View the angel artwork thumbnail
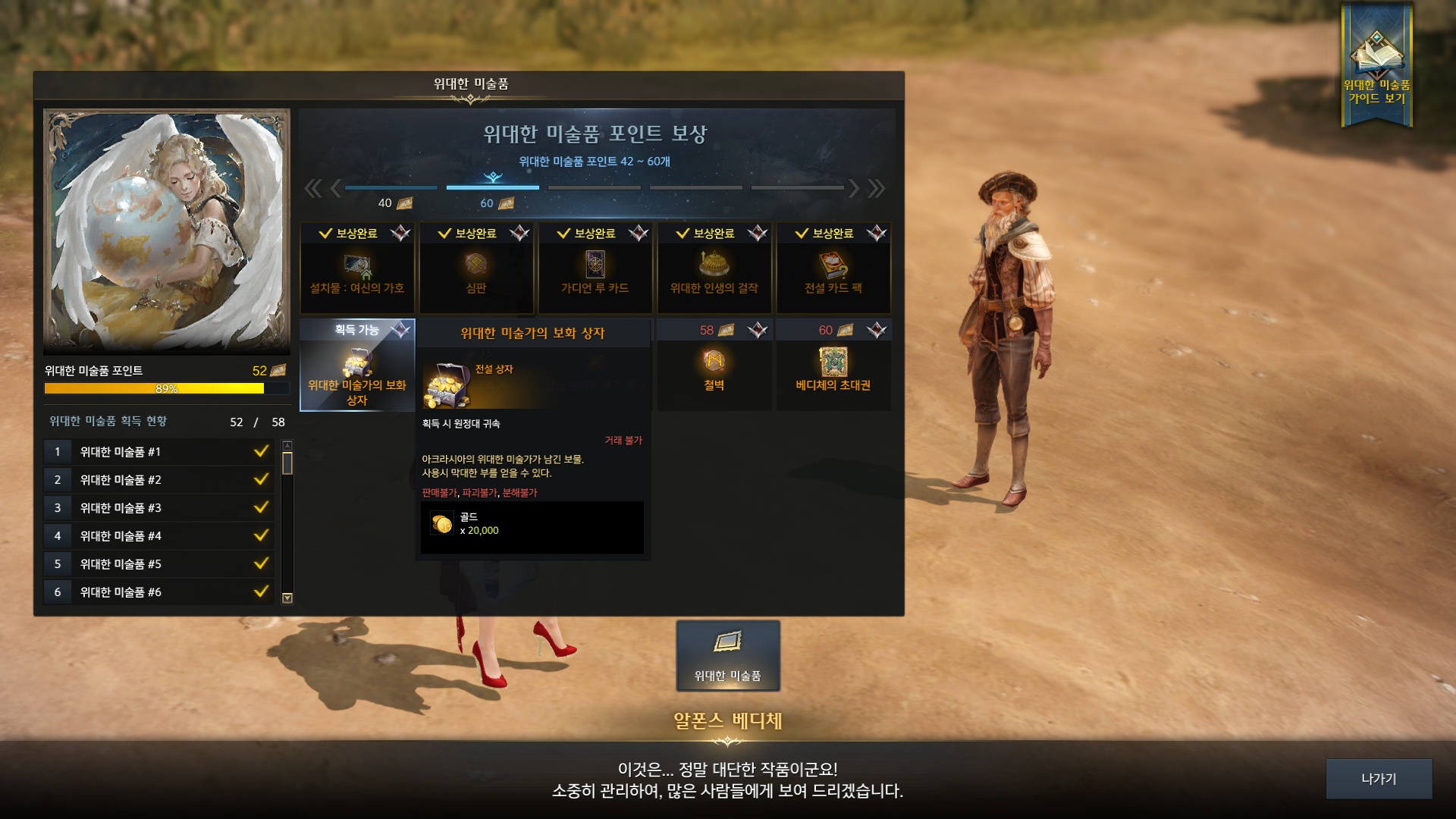Image resolution: width=1456 pixels, height=819 pixels. [x=167, y=231]
